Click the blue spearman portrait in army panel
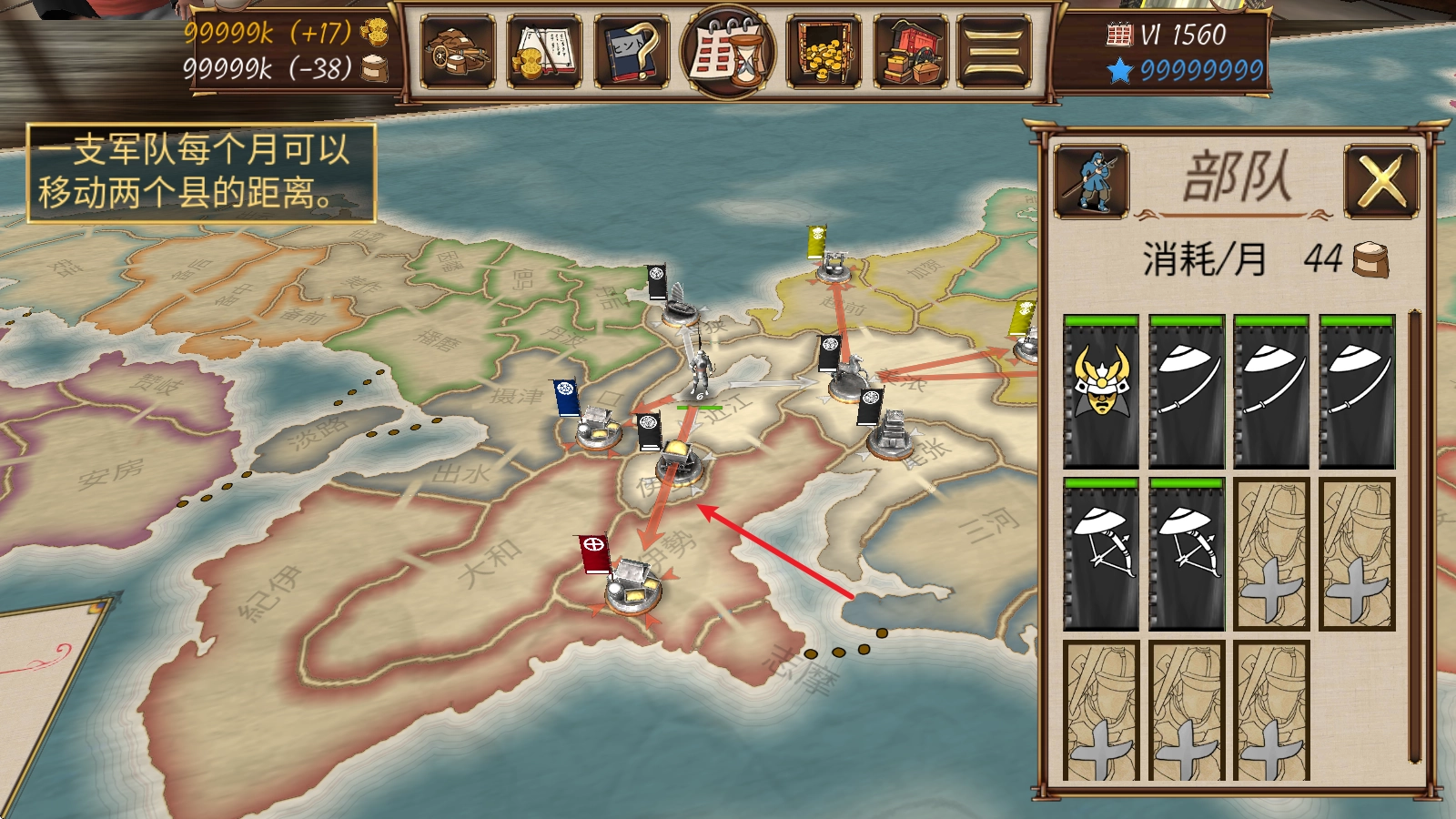 (x=1092, y=180)
